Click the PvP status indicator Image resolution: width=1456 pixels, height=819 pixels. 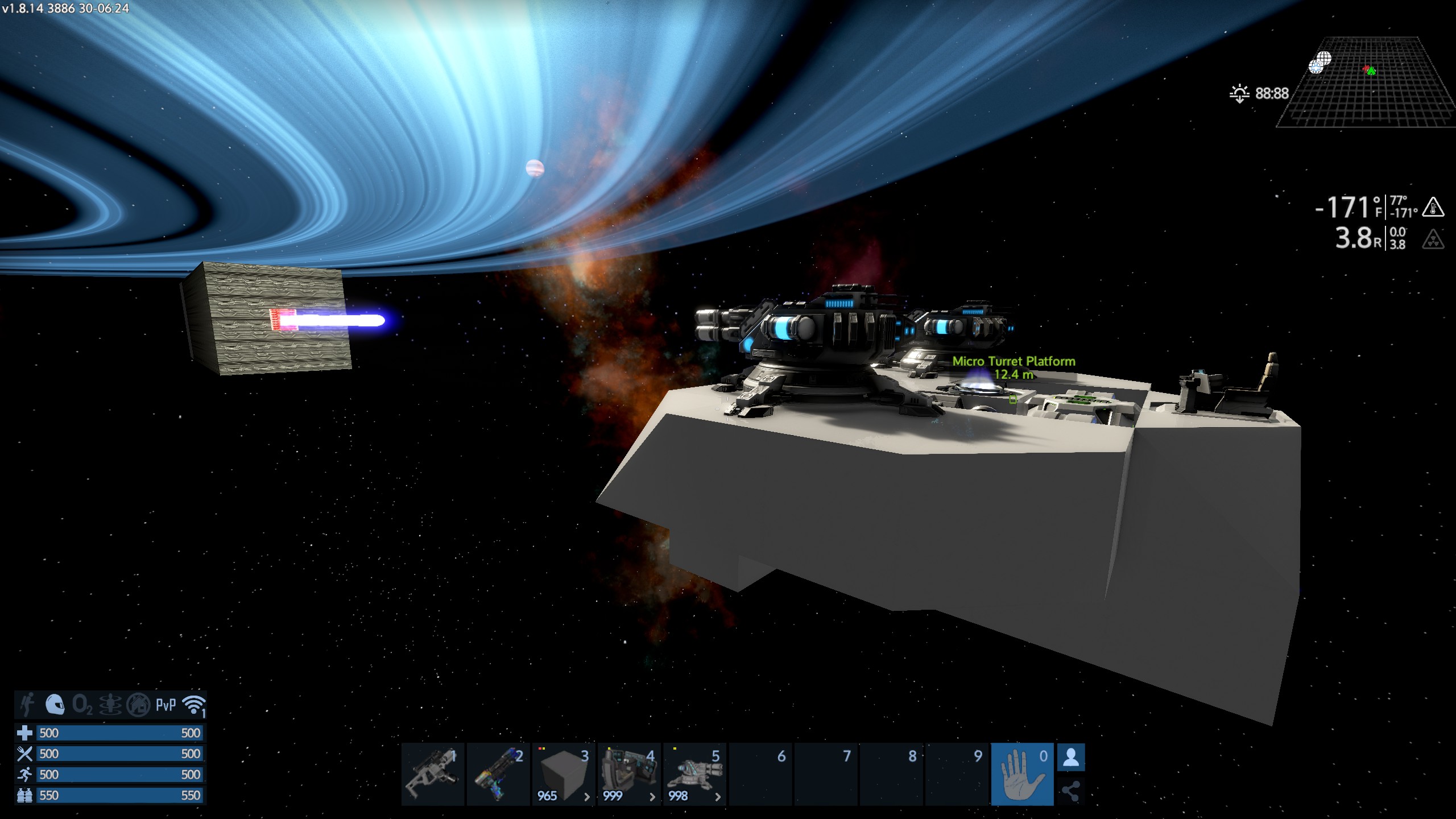166,705
